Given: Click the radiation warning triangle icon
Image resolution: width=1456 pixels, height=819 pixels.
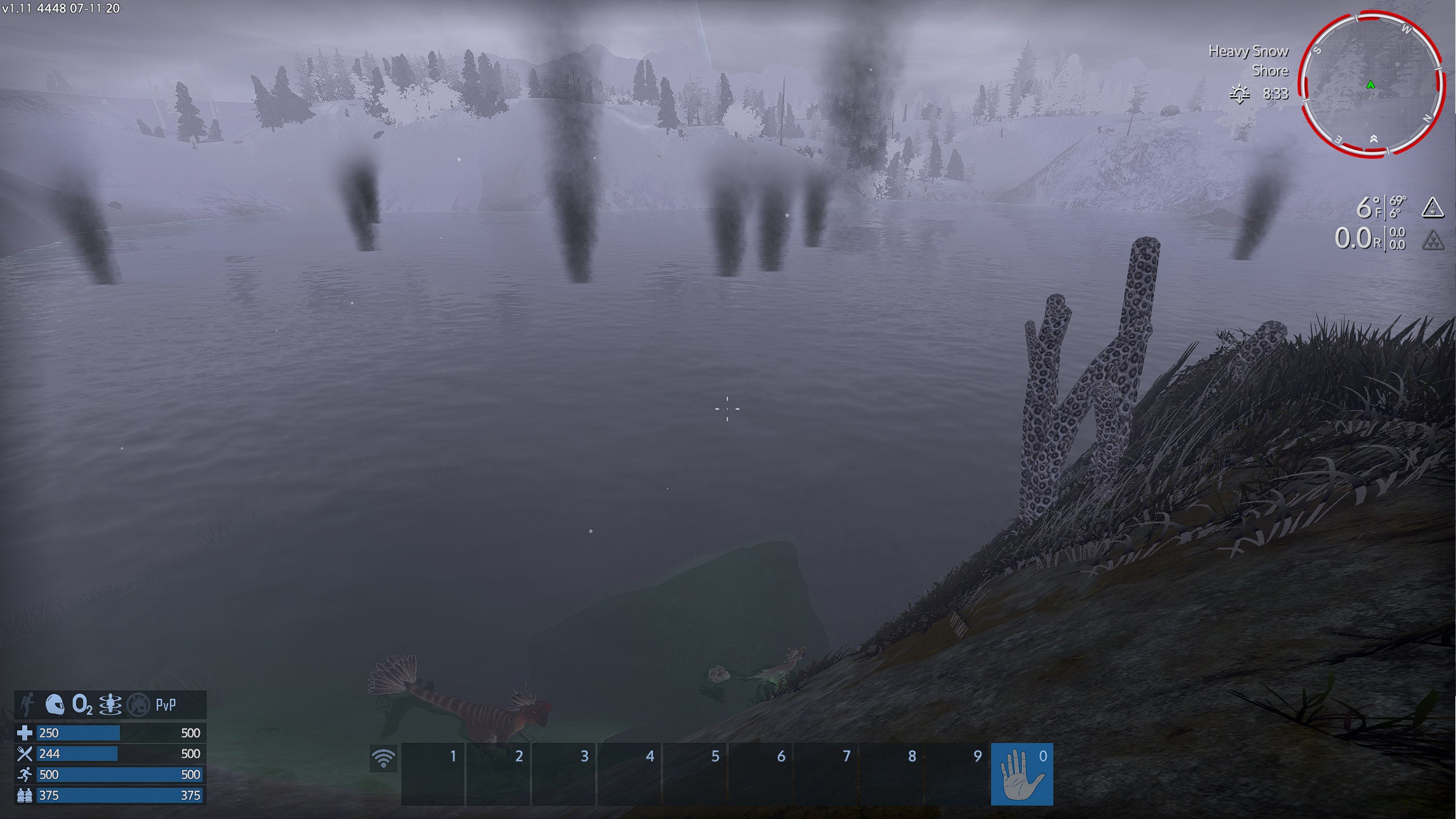Looking at the screenshot, I should [1433, 240].
